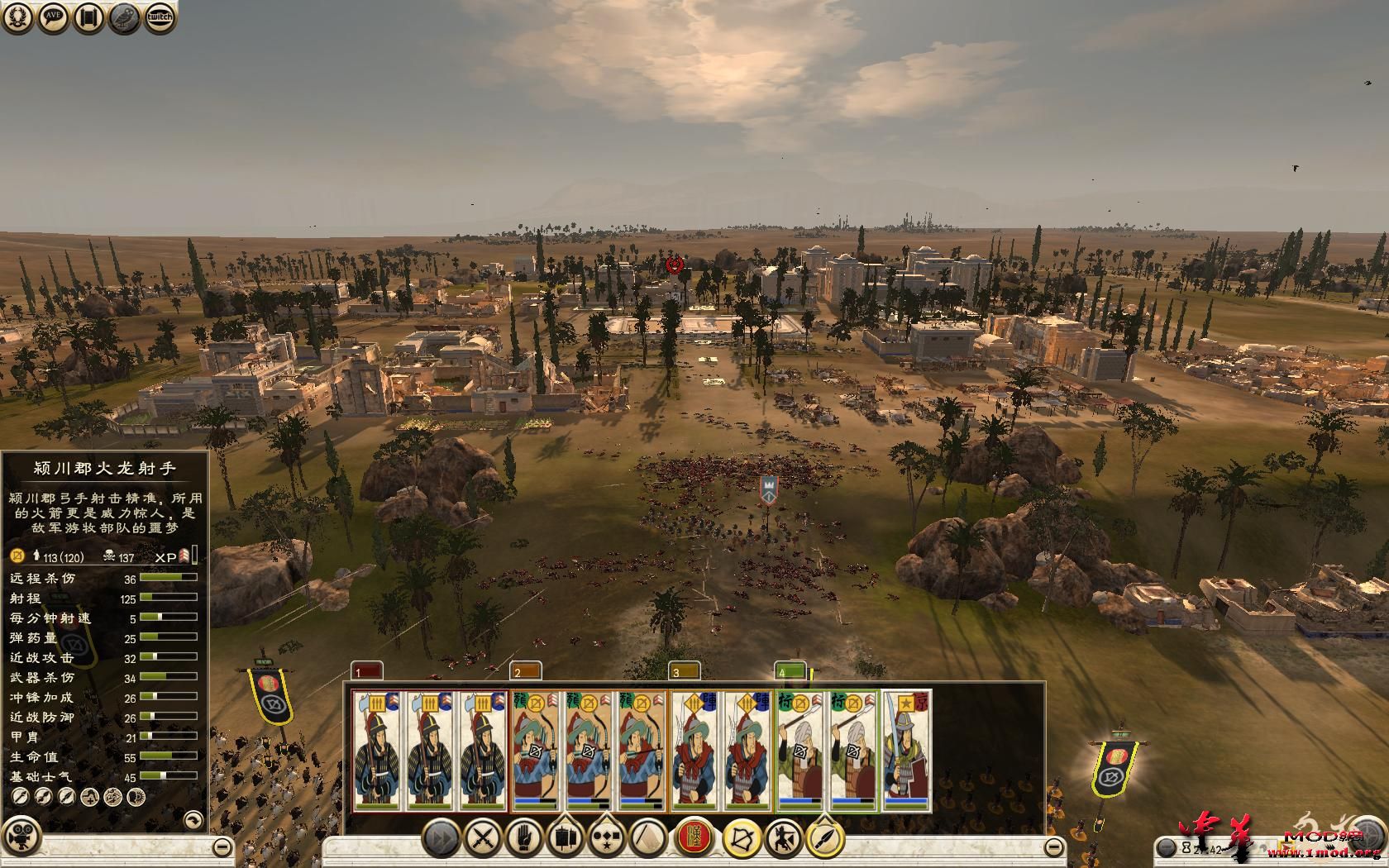The image size is (1389, 868).
Task: Click the open hand halt button
Action: [x=524, y=839]
